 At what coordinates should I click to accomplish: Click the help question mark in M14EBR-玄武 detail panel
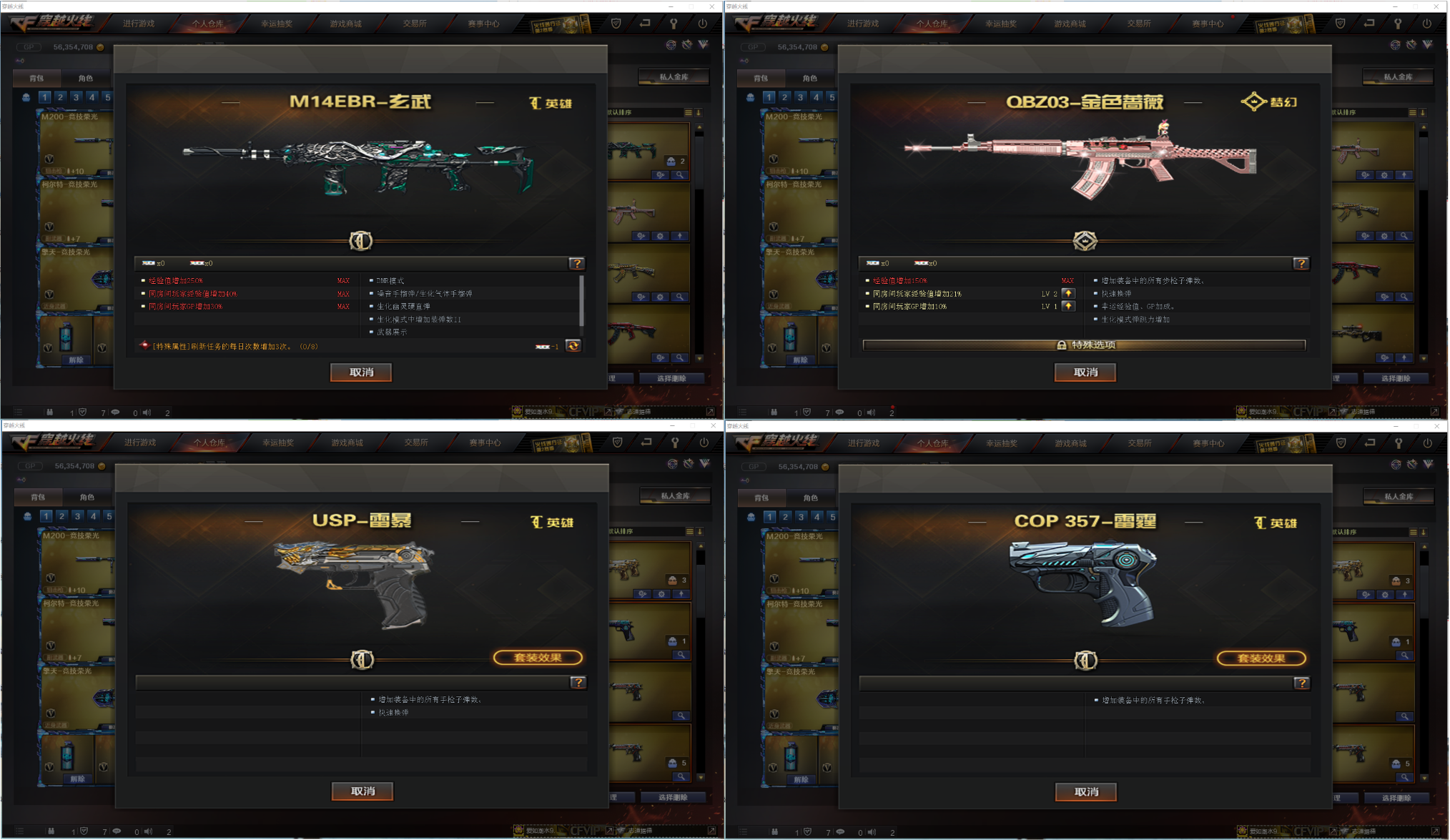pos(578,264)
